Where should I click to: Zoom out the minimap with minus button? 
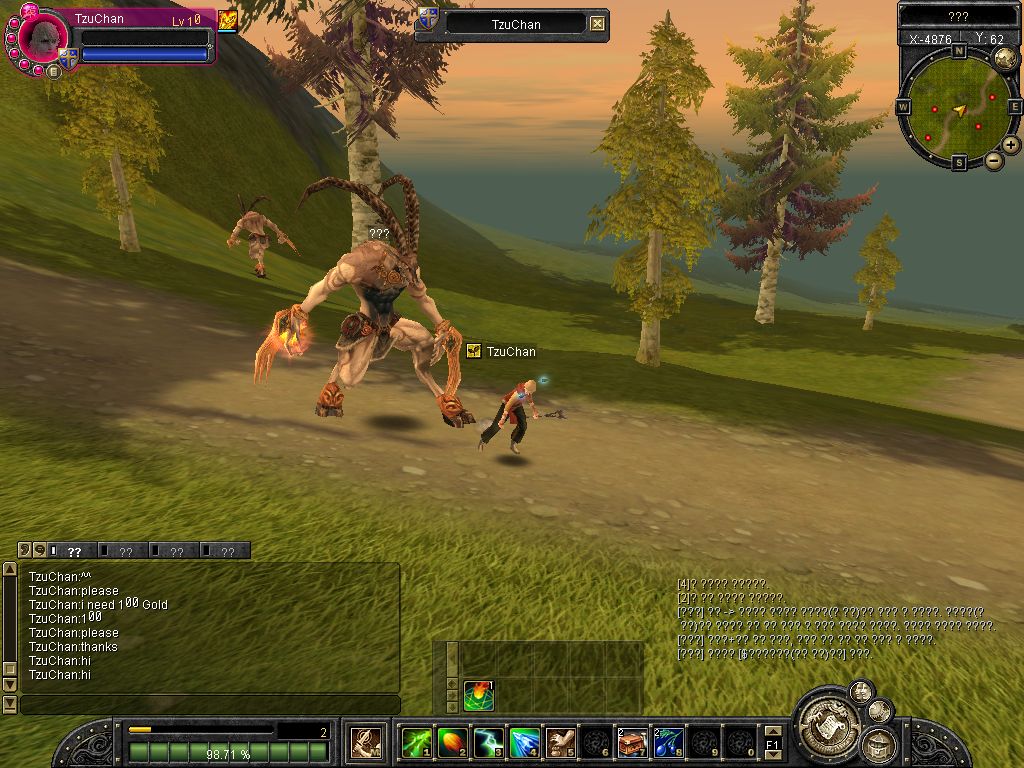[994, 160]
